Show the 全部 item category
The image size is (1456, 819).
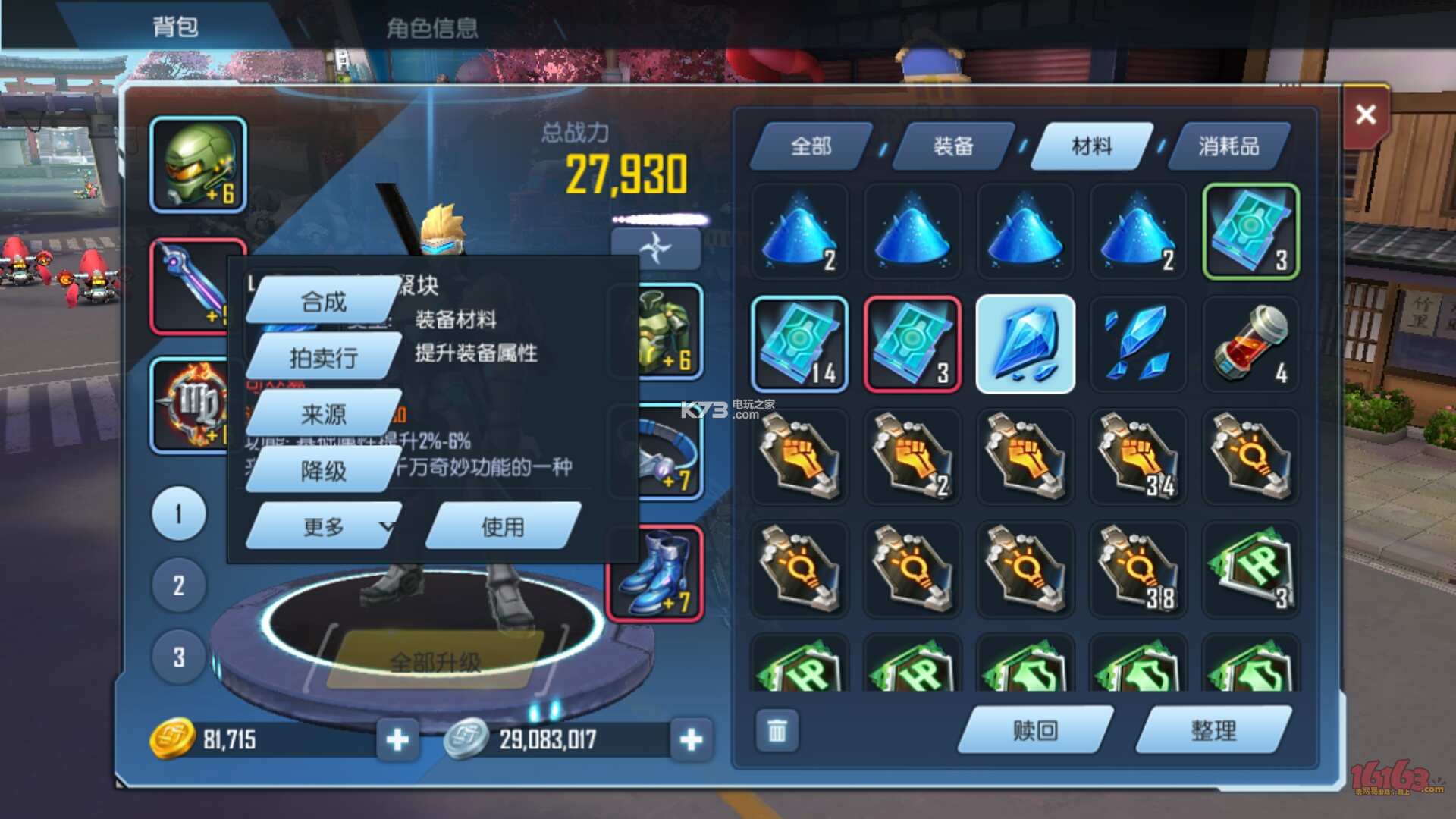[811, 146]
